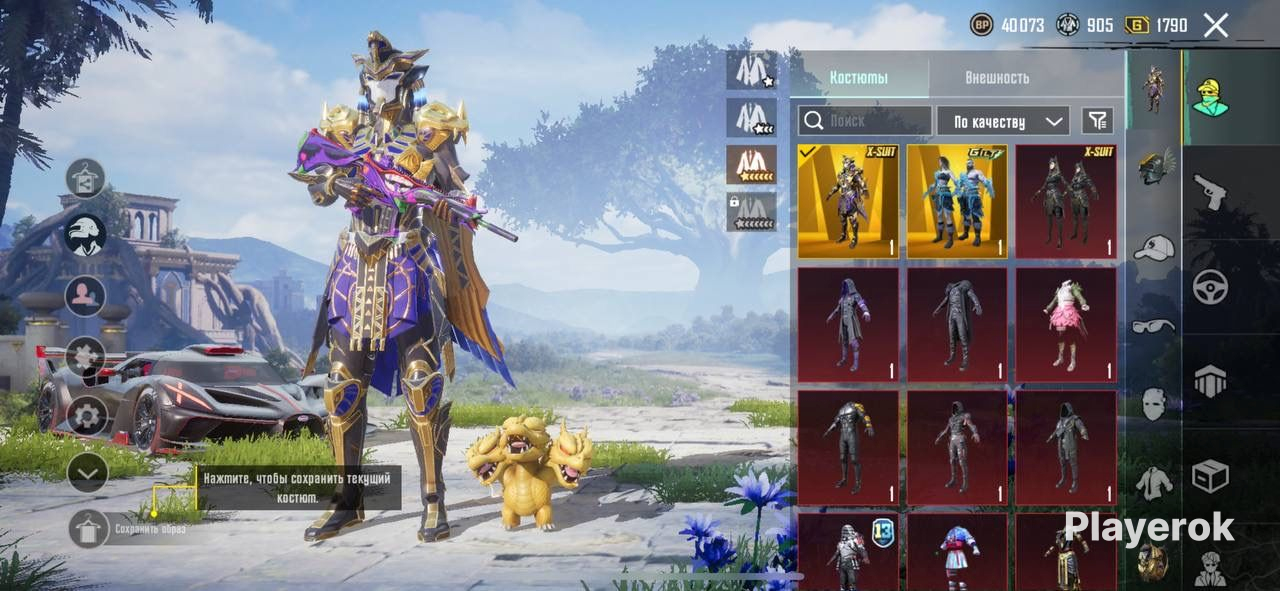This screenshot has height=591, width=1280.
Task: Open the face mask category
Action: click(1154, 404)
